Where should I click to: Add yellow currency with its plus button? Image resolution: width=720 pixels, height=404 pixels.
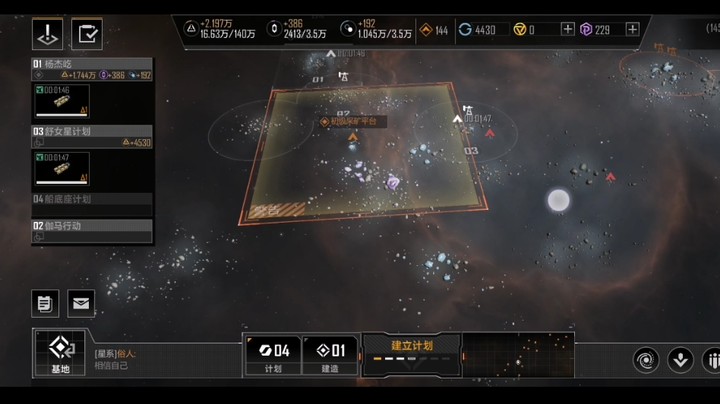coord(568,30)
